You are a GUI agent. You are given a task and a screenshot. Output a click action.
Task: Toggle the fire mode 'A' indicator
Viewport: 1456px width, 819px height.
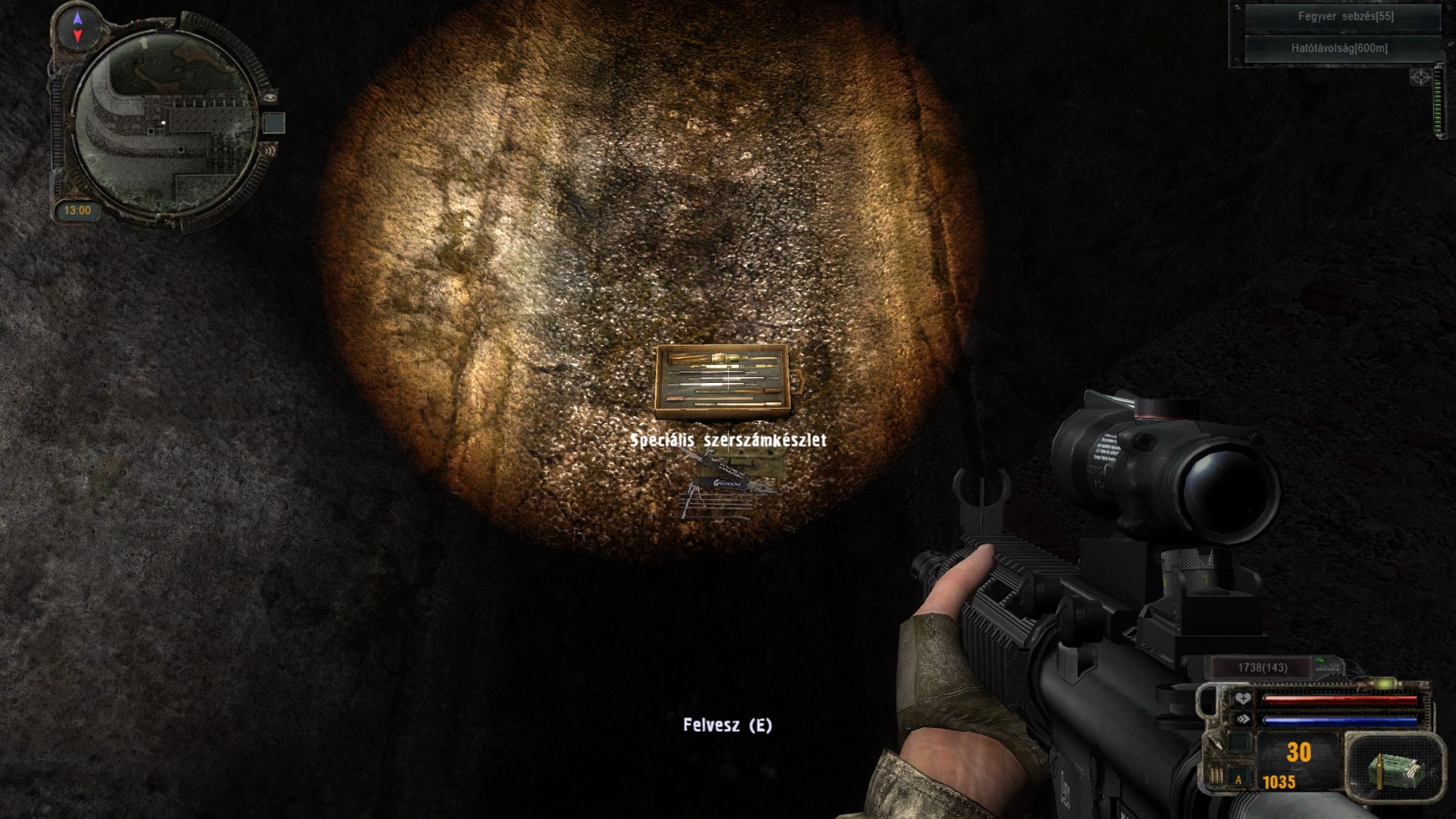(x=1239, y=780)
